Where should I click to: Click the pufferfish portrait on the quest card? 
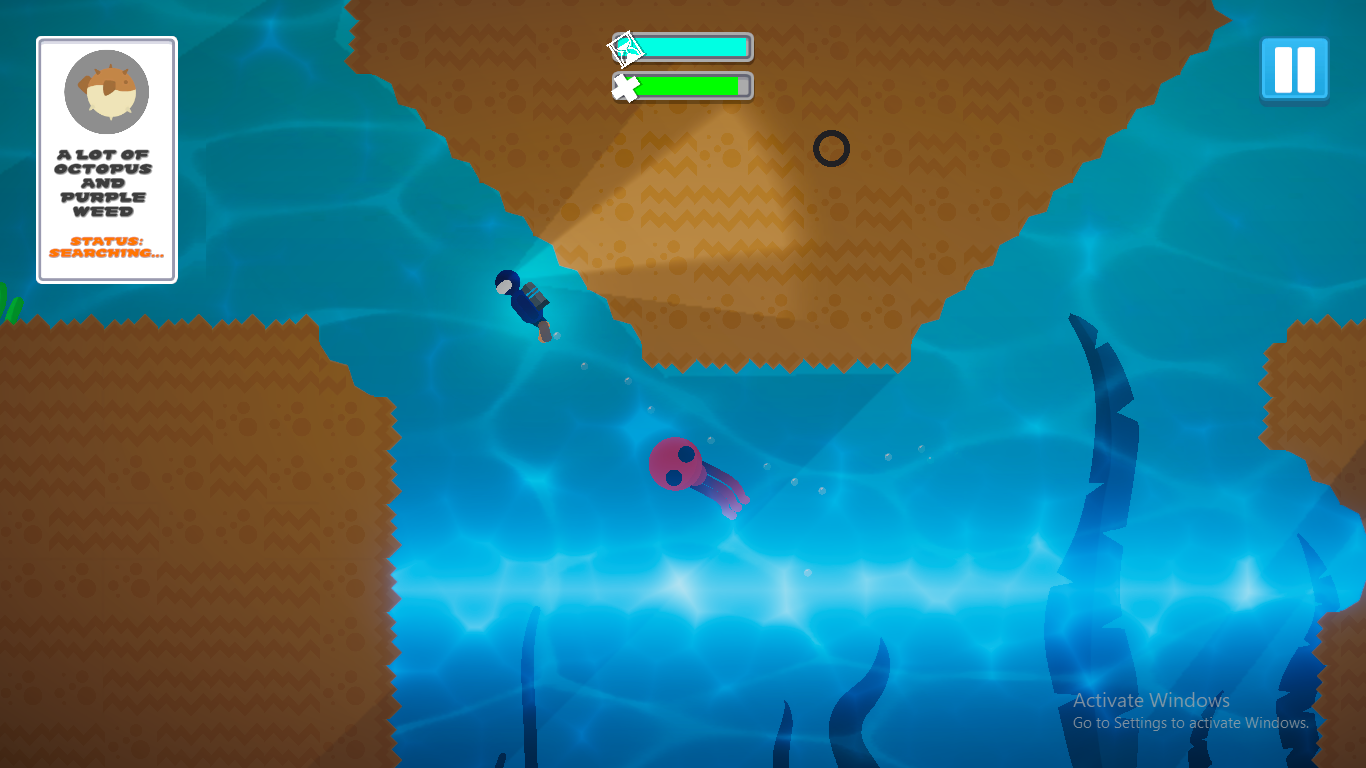pos(105,91)
